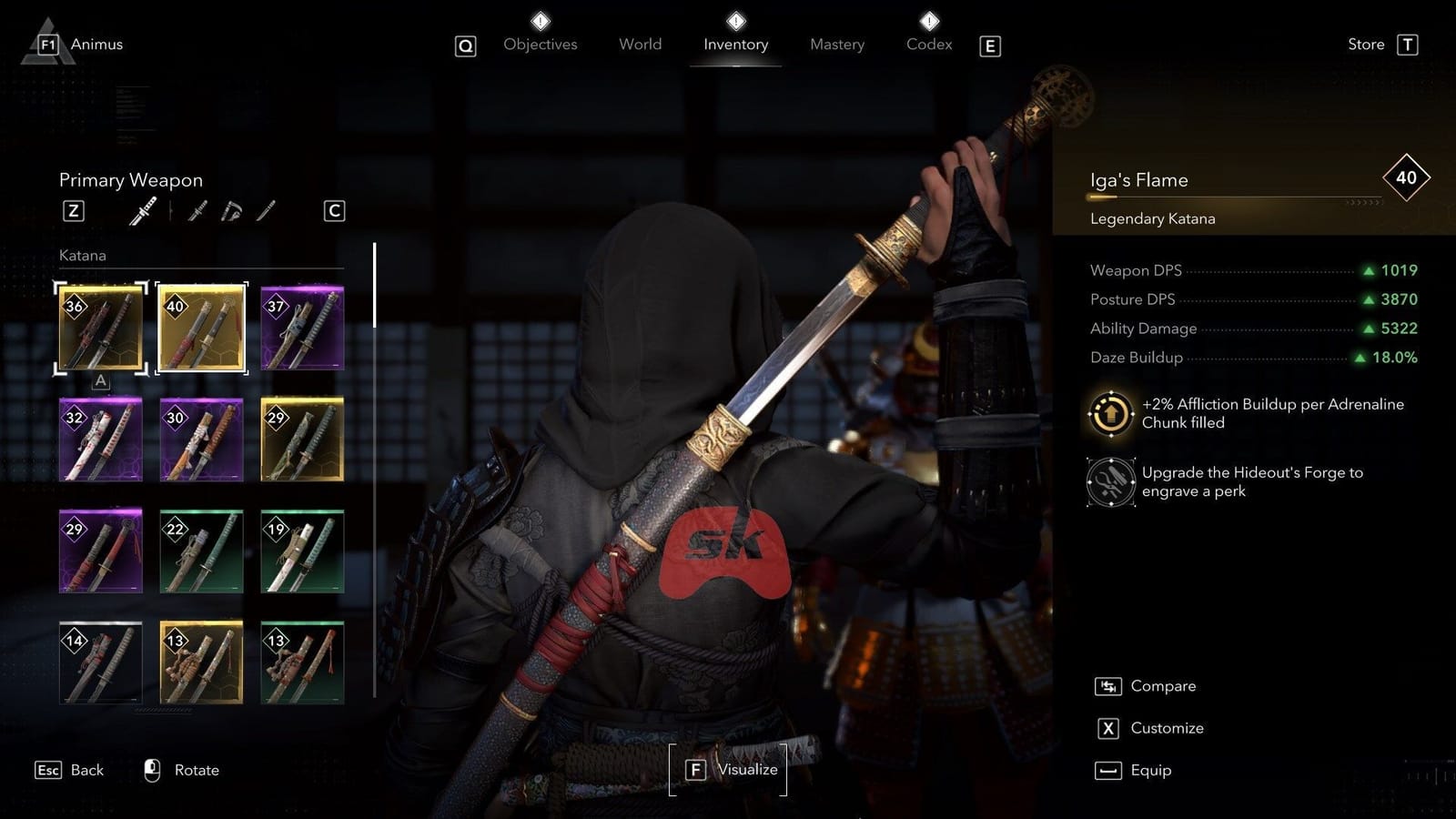This screenshot has height=819, width=1456.
Task: Open the World menu
Action: 640,44
